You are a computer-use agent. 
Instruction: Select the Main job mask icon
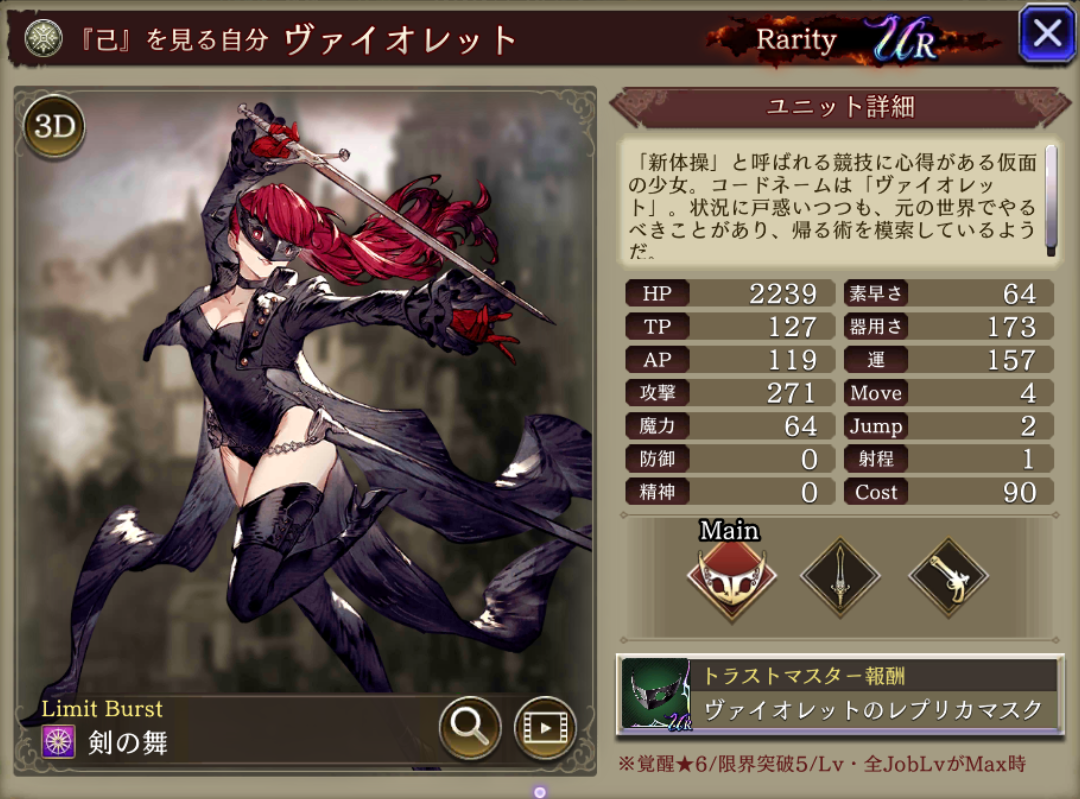click(730, 579)
